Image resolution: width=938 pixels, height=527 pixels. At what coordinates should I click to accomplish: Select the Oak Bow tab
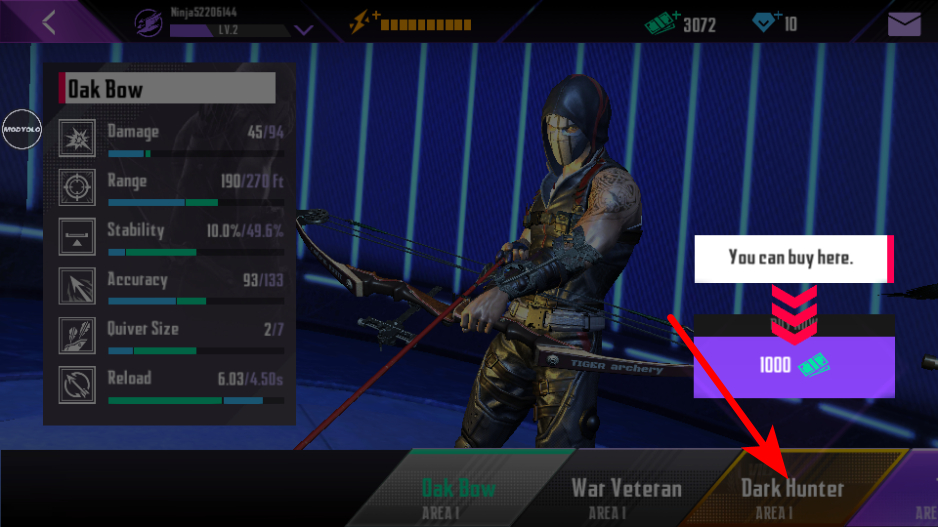click(459, 496)
